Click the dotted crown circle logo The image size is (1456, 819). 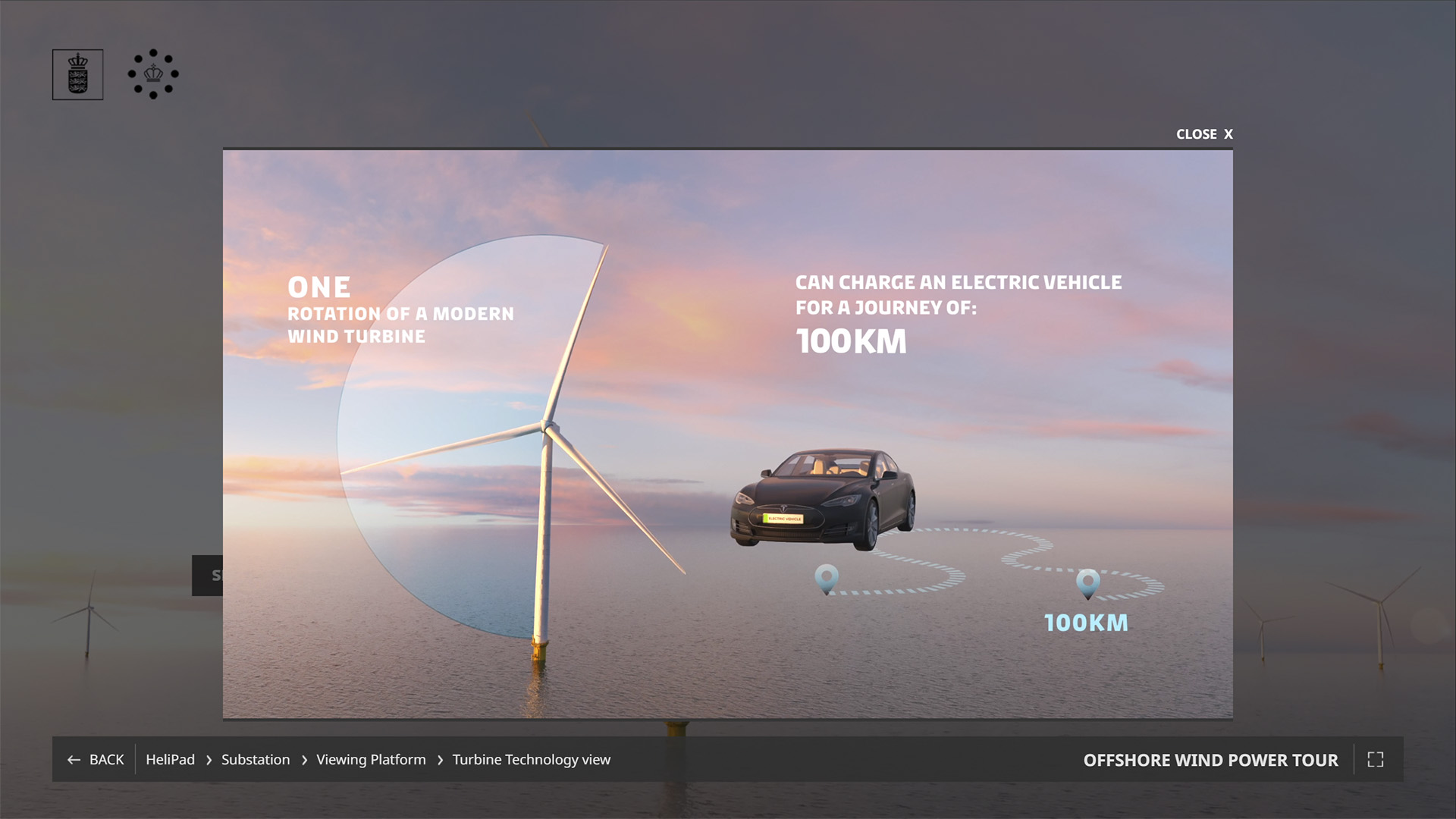[153, 74]
